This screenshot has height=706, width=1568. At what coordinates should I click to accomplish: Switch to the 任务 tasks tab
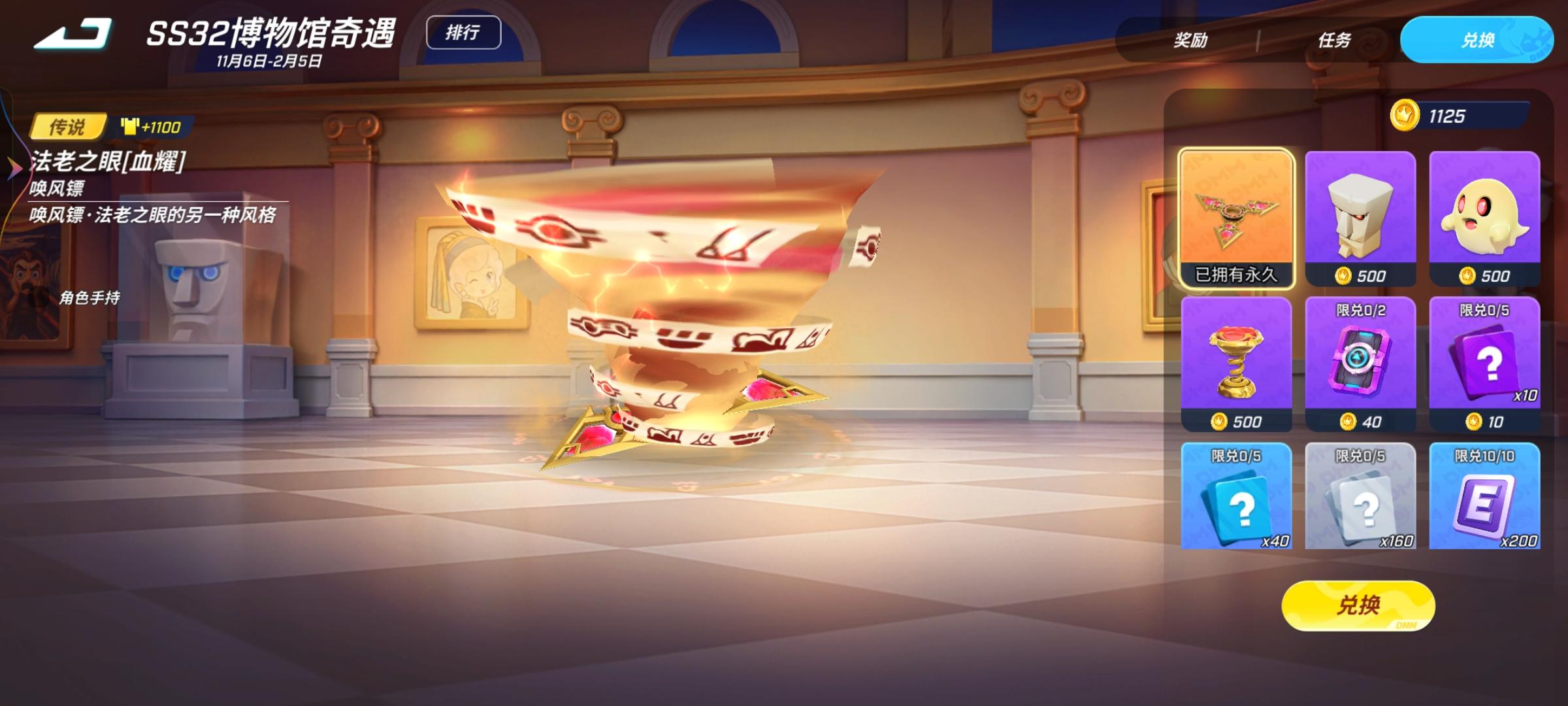[x=1333, y=41]
